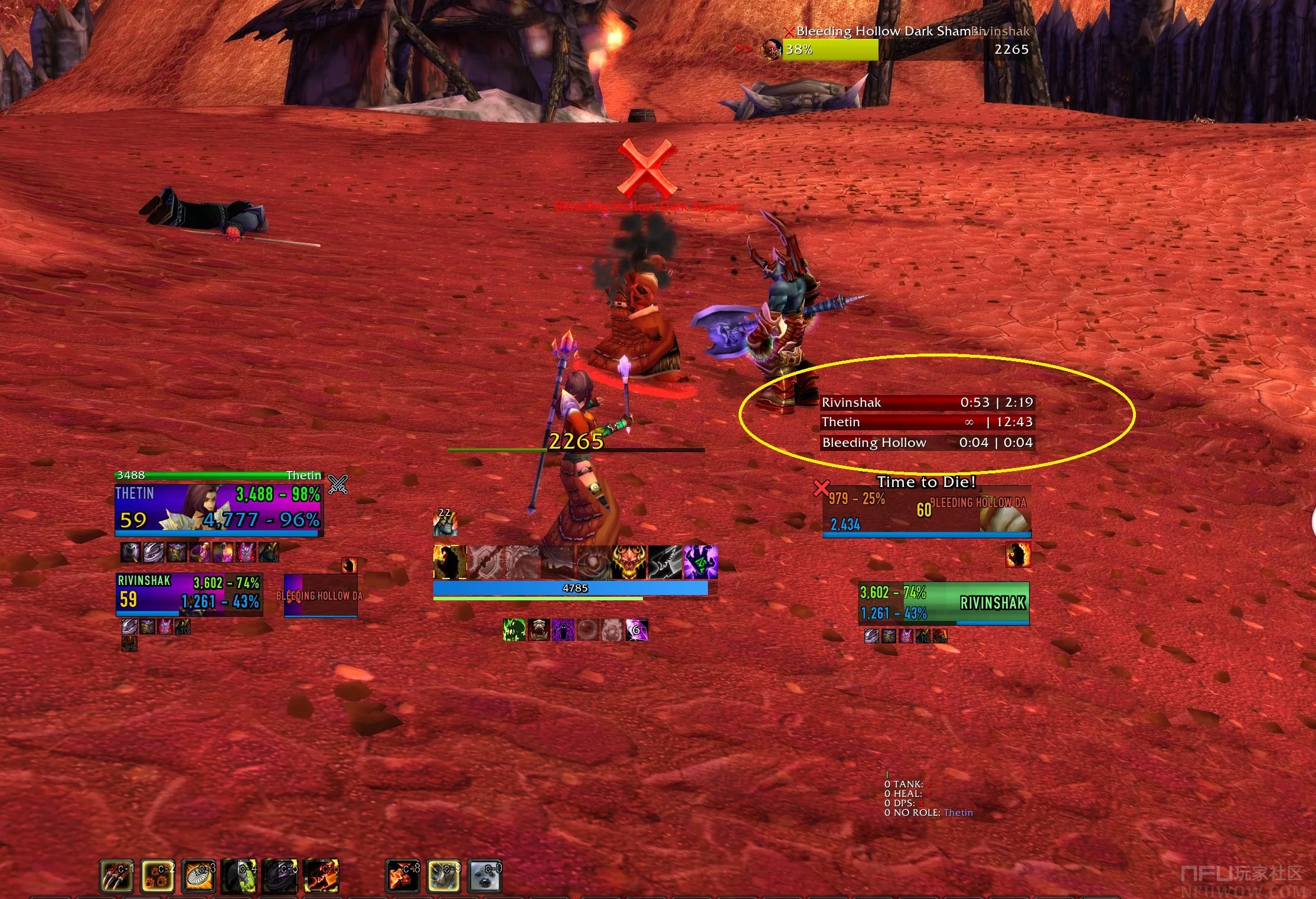Image resolution: width=1316 pixels, height=899 pixels.
Task: Activate the white-on-black wing blade ability
Action: tap(665, 562)
